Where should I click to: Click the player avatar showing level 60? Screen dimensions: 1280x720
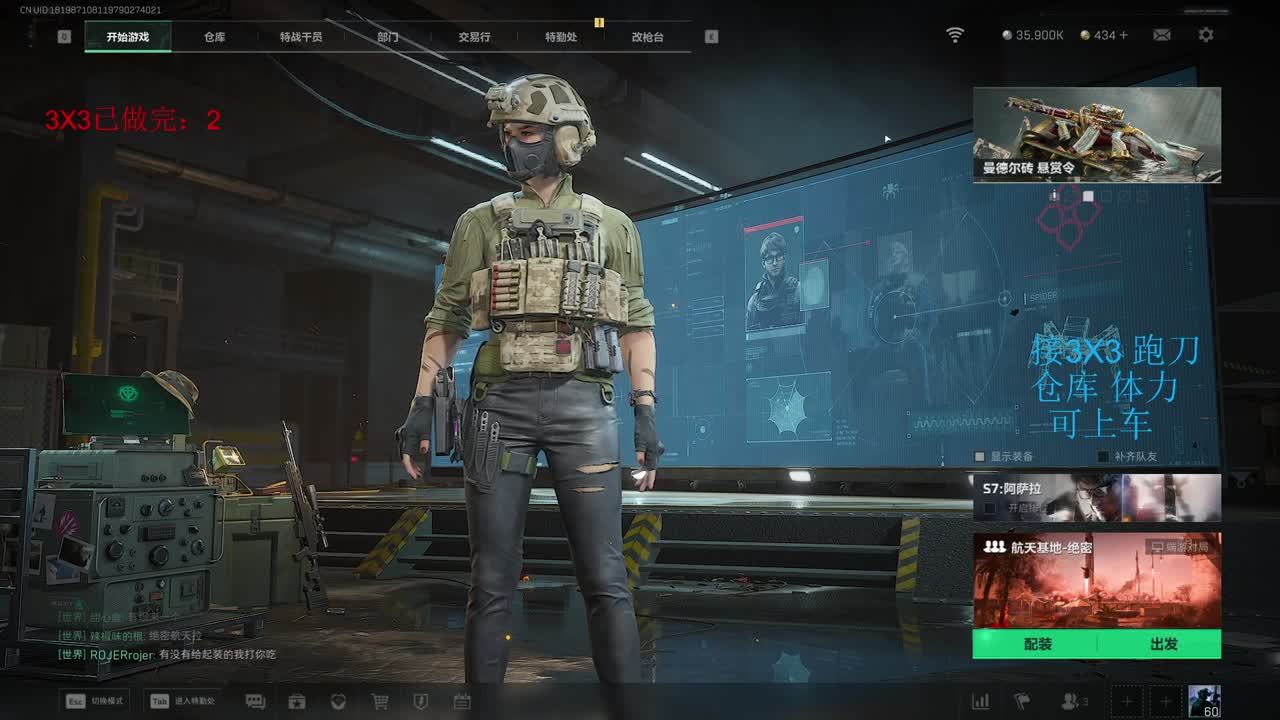(1204, 701)
